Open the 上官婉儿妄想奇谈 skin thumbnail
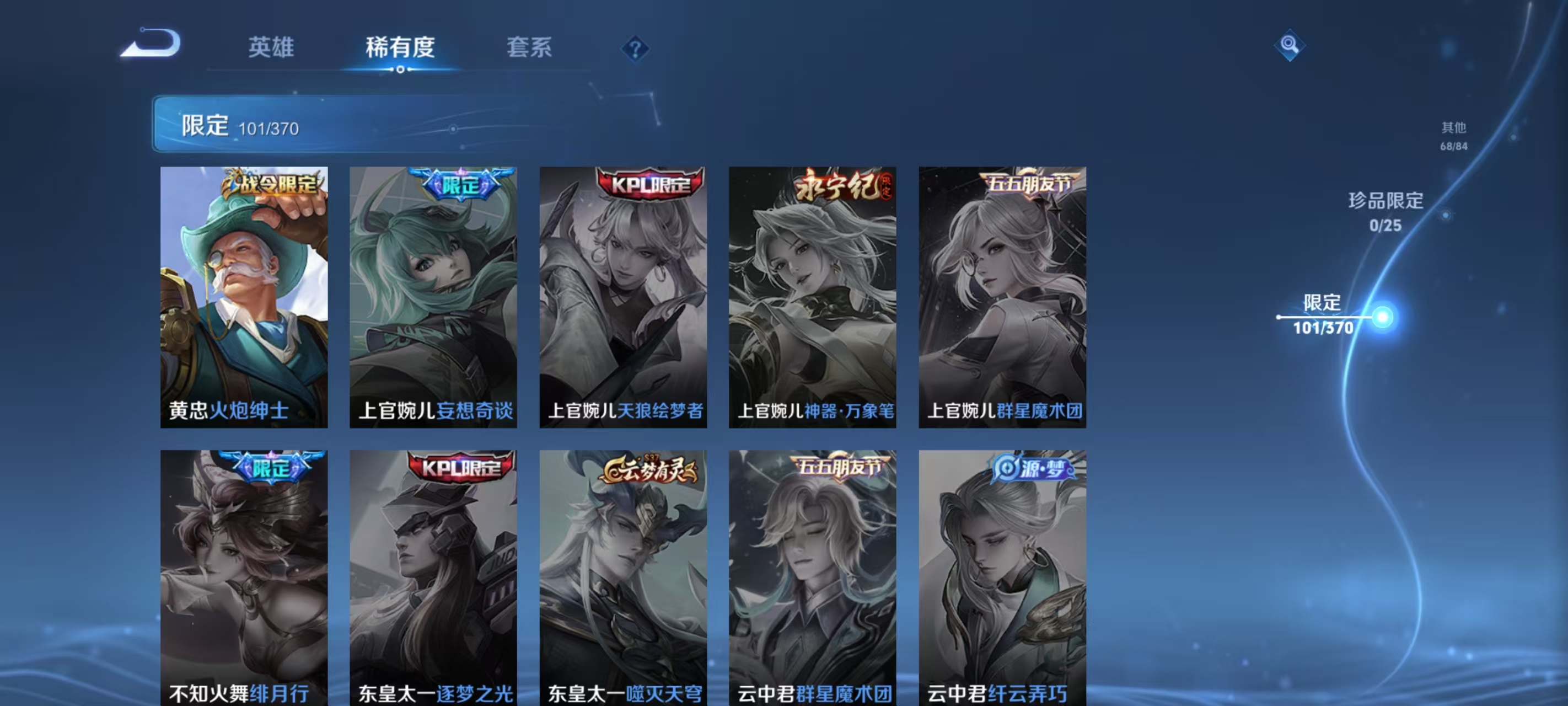 (x=433, y=298)
